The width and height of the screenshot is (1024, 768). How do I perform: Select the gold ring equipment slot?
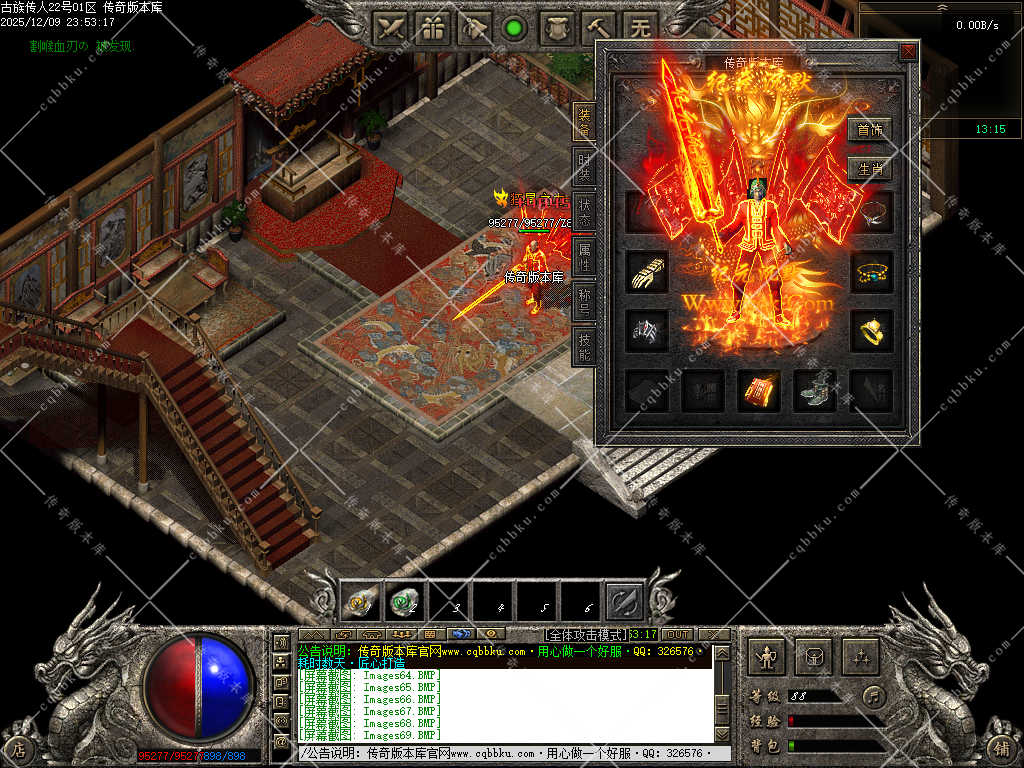point(871,331)
